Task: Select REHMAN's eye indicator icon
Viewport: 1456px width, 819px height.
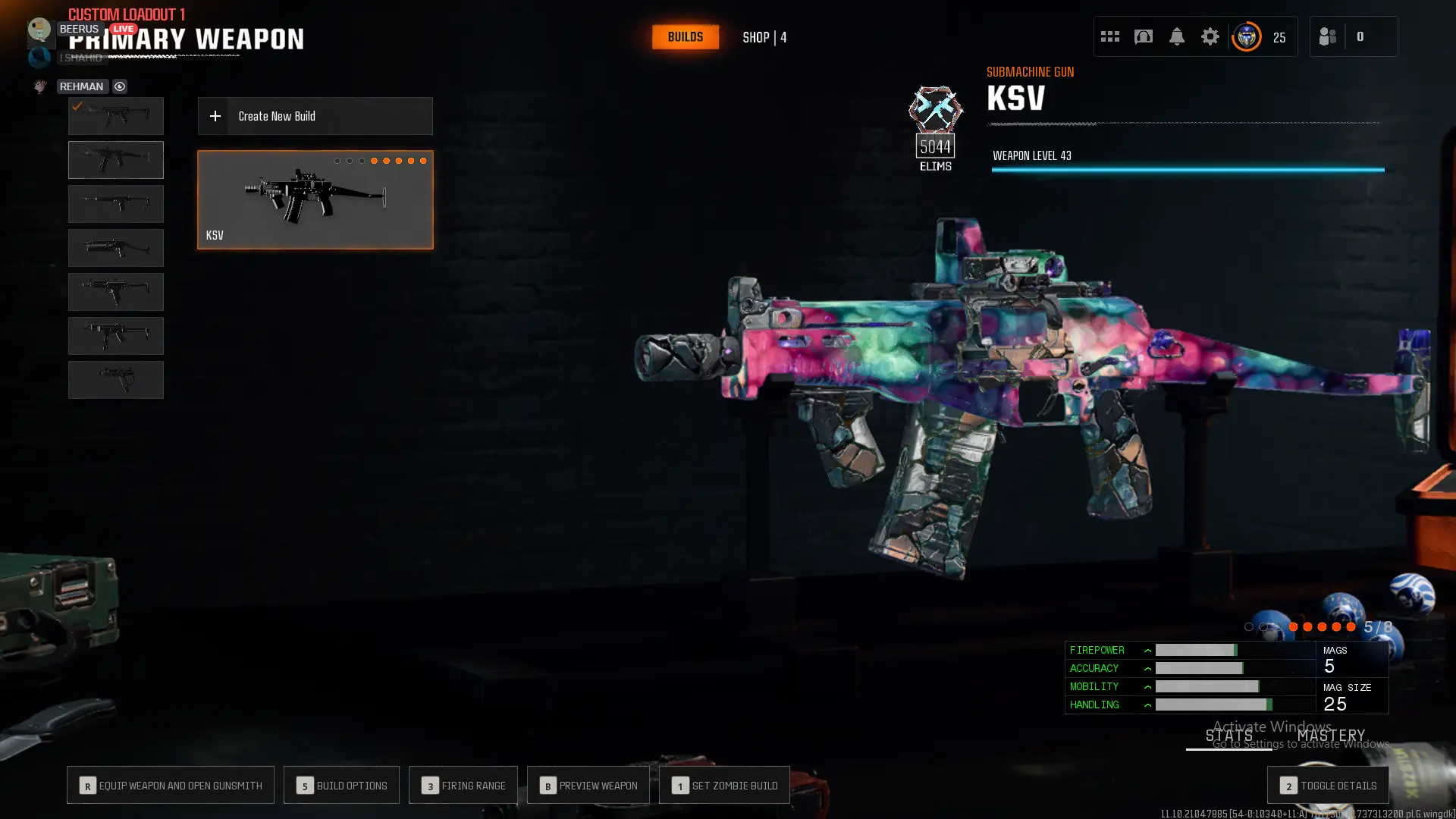Action: click(x=119, y=86)
